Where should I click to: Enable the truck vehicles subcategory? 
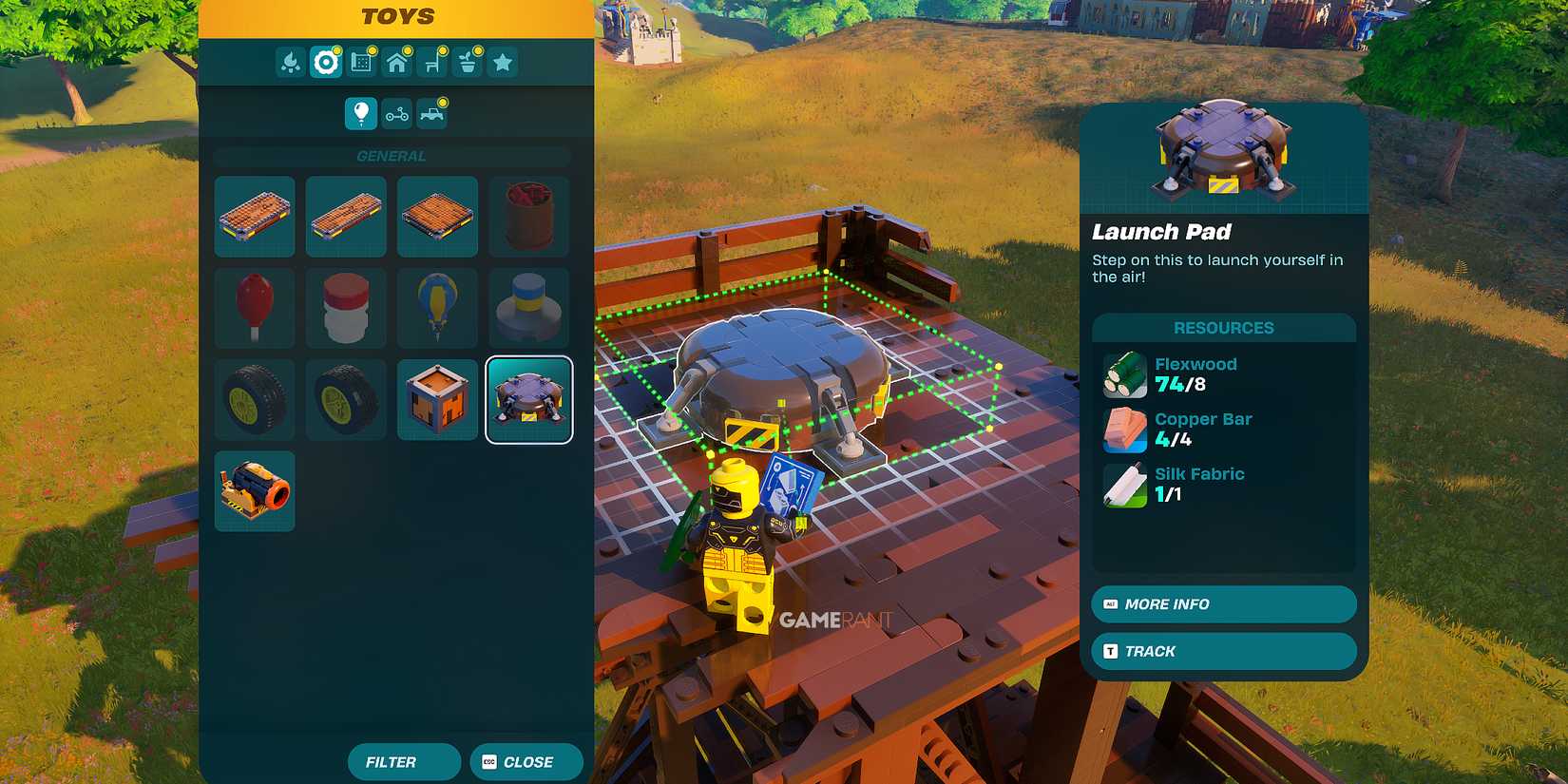tap(432, 112)
